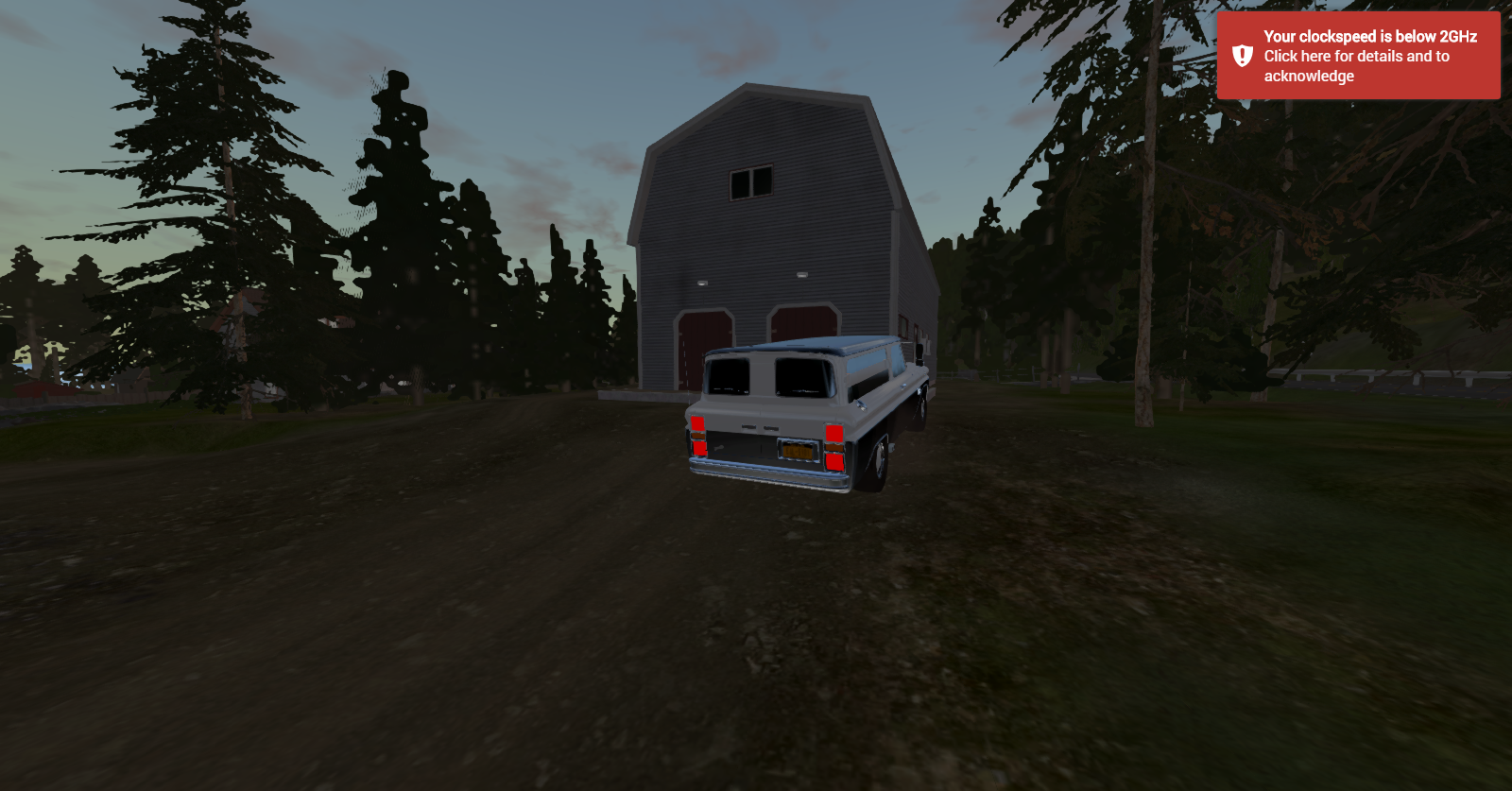
Task: Select the van's right rear window
Action: pos(802,378)
